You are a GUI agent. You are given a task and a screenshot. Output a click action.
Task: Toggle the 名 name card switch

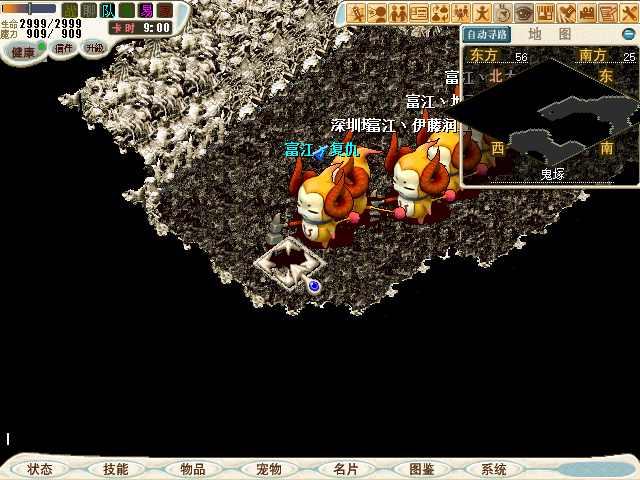point(127,10)
